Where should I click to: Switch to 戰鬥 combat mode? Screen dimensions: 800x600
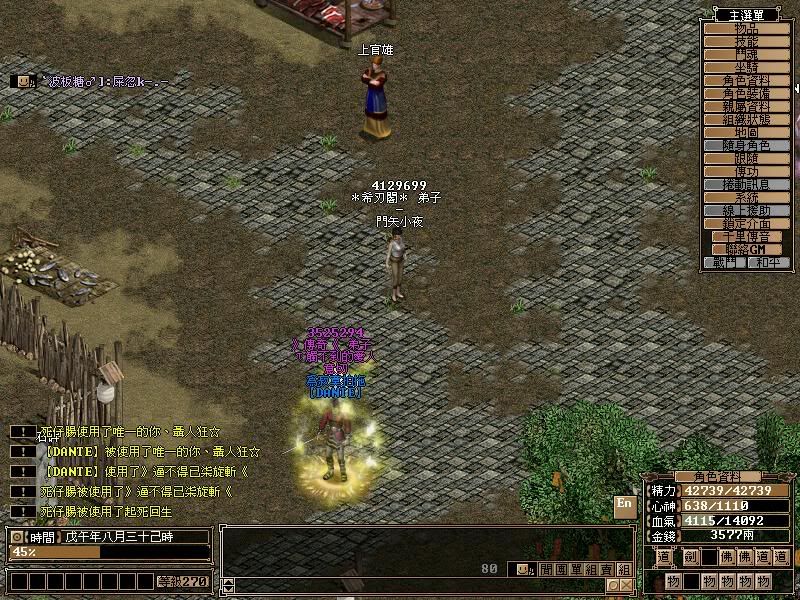(725, 262)
